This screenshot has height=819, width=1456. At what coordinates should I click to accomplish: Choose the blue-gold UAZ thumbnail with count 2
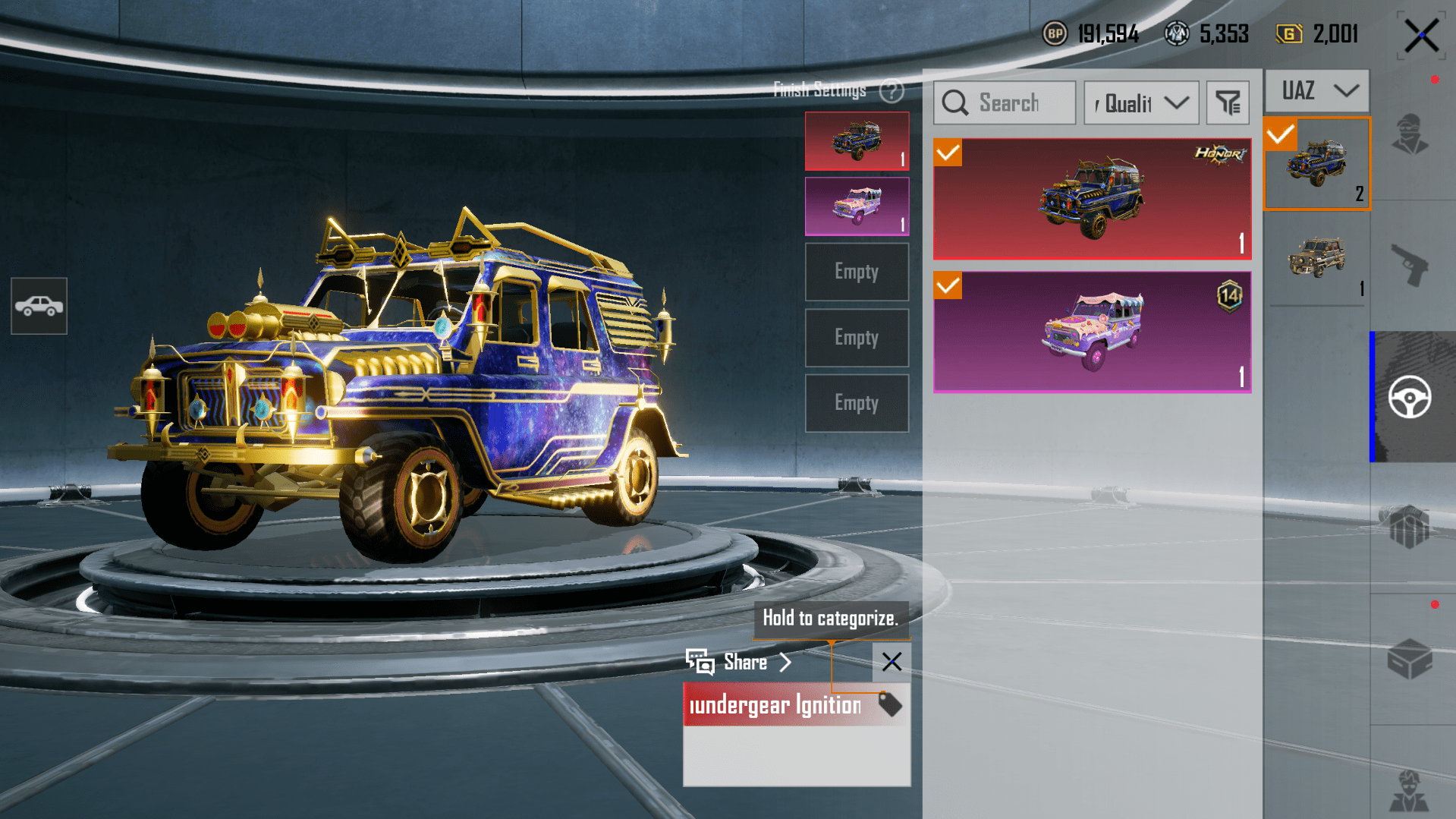tap(1317, 163)
